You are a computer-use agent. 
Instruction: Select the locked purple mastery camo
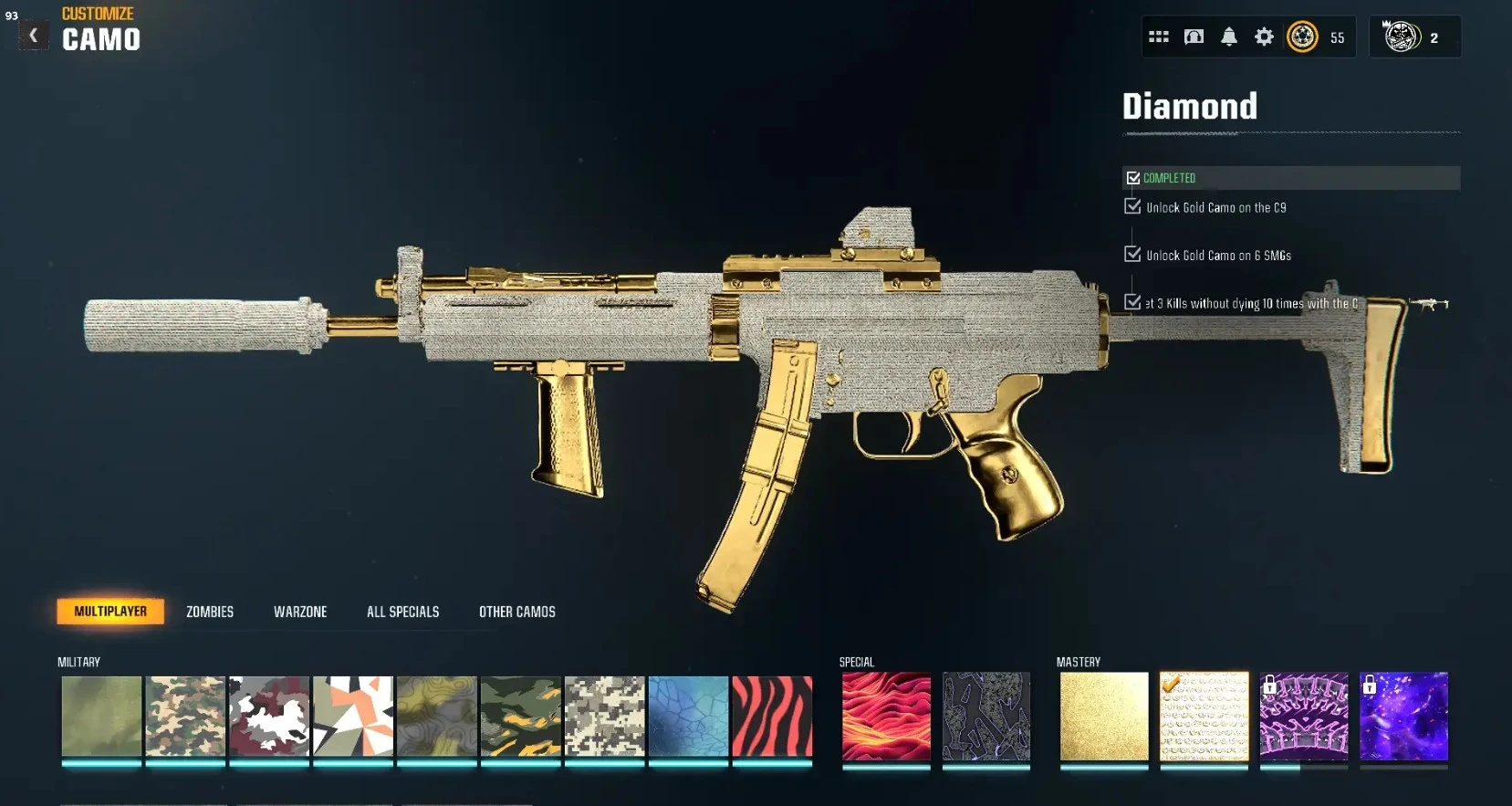[x=1404, y=717]
